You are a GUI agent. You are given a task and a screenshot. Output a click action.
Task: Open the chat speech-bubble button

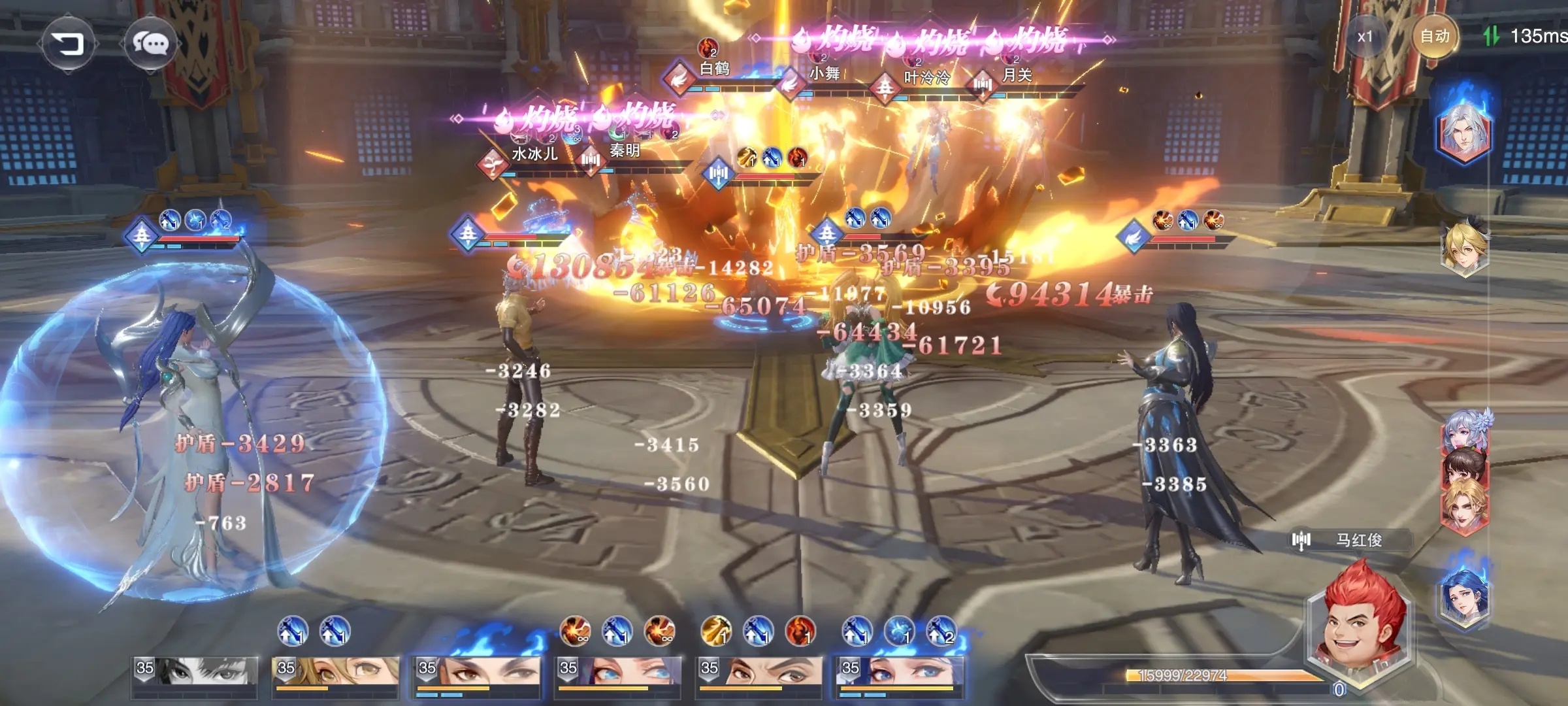click(151, 44)
